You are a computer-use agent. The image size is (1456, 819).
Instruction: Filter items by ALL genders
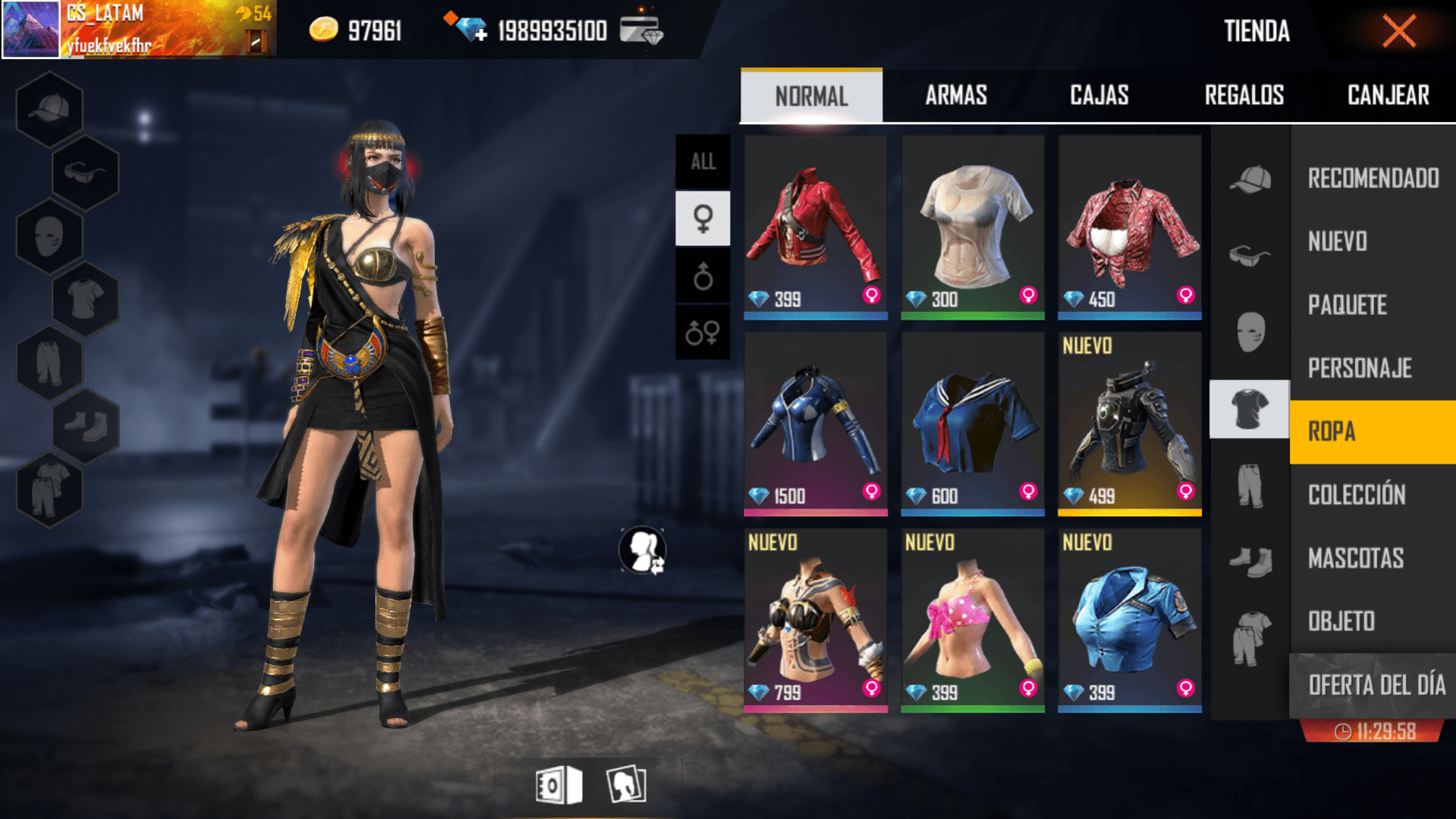pos(703,162)
